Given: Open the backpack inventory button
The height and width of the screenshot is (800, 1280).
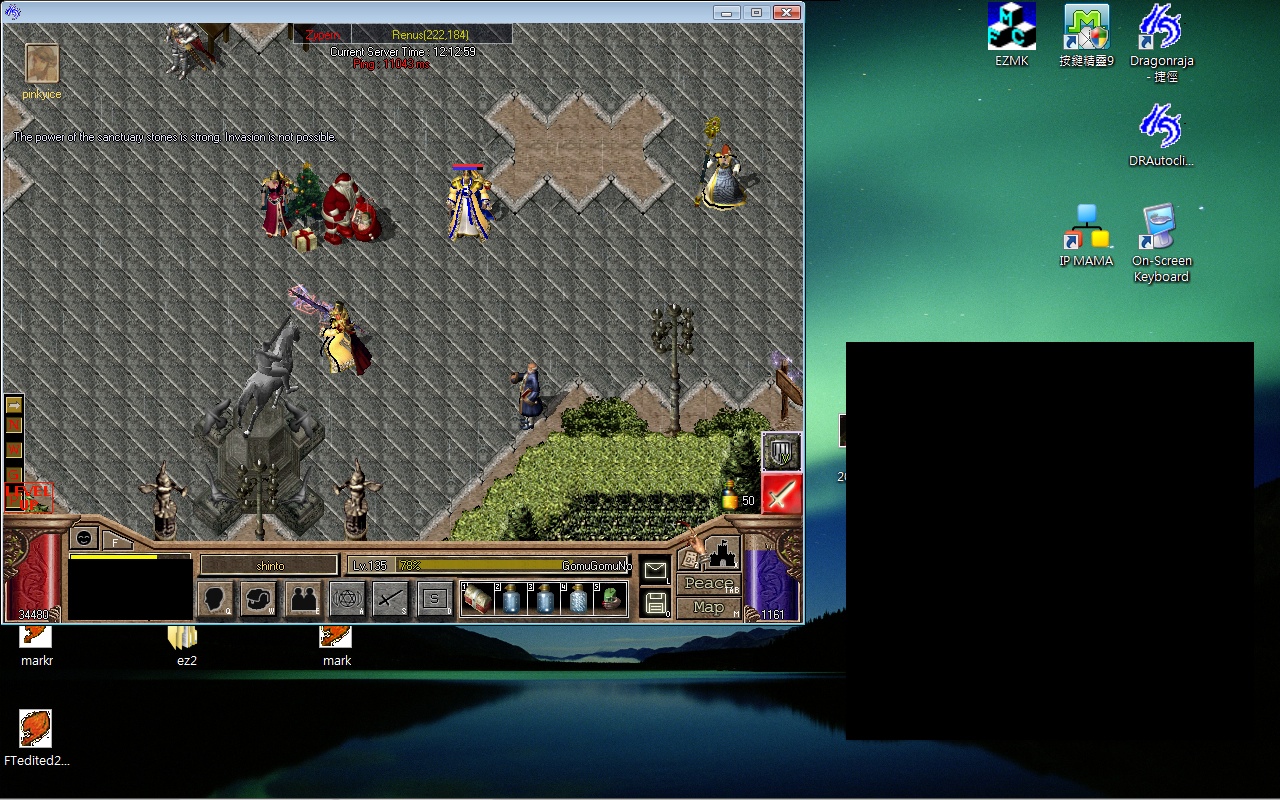Looking at the screenshot, I should pos(259,599).
